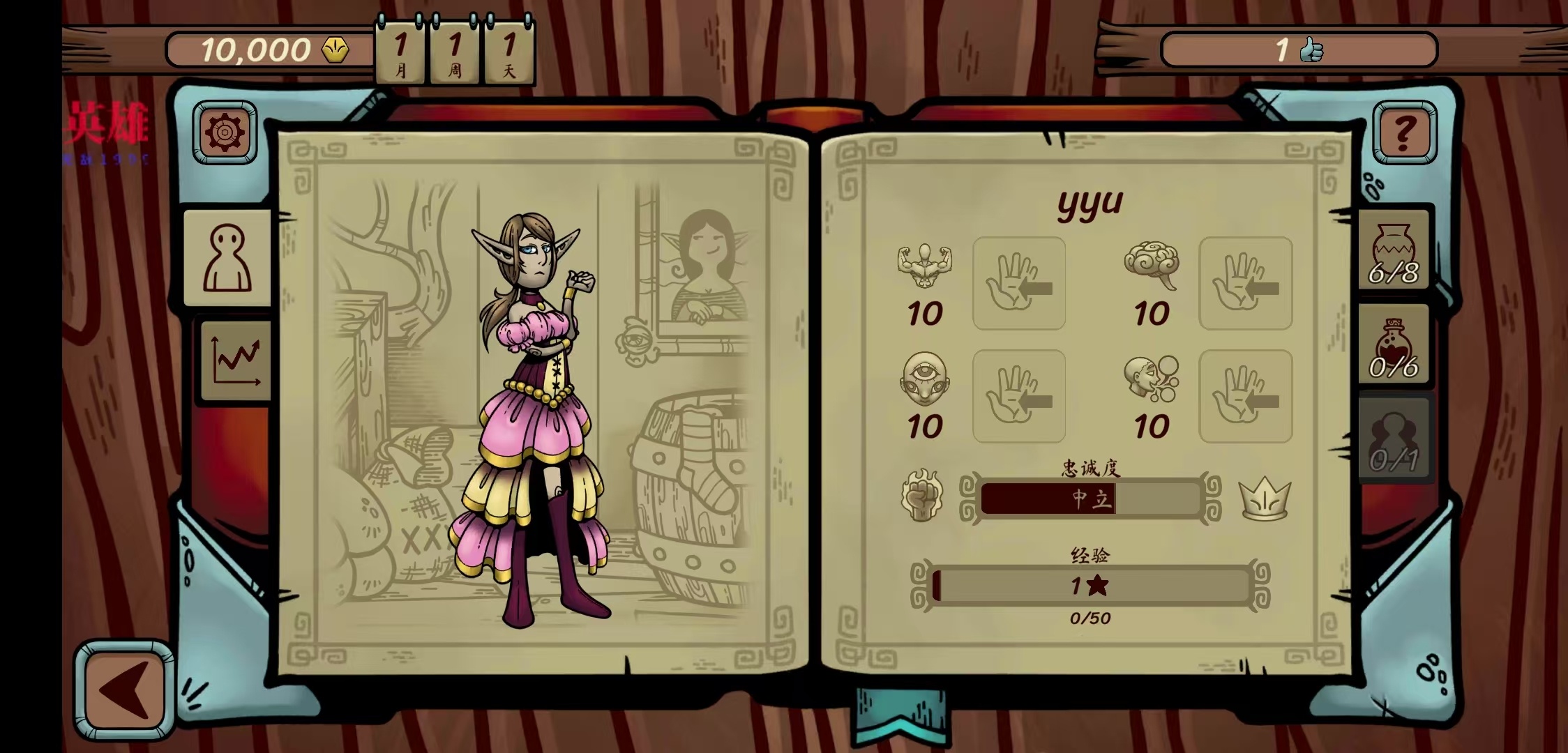Select the equipment slot beside the strength stat
The image size is (1568, 753).
click(x=1019, y=283)
